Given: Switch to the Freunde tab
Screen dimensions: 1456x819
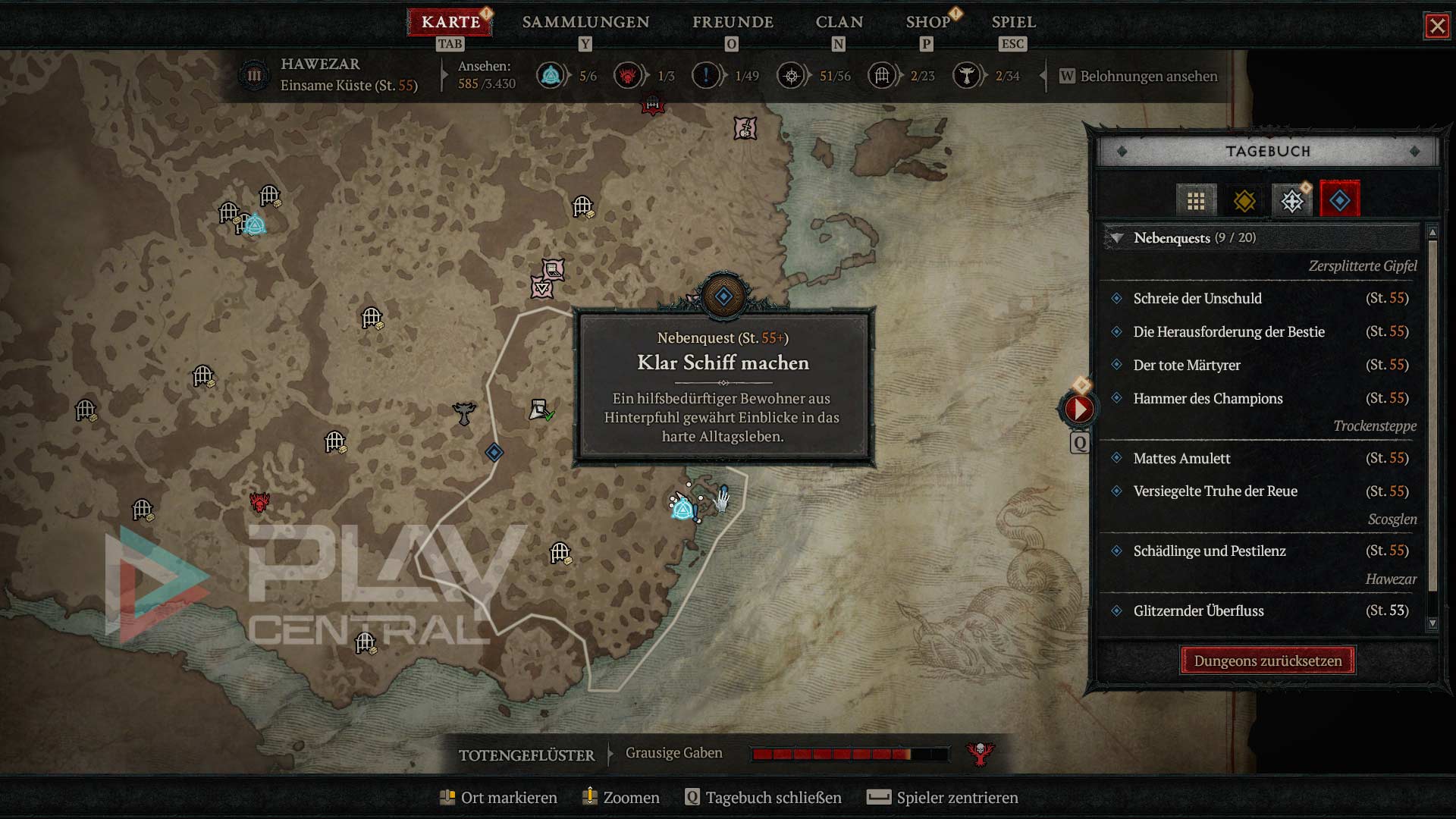Looking at the screenshot, I should (x=733, y=22).
